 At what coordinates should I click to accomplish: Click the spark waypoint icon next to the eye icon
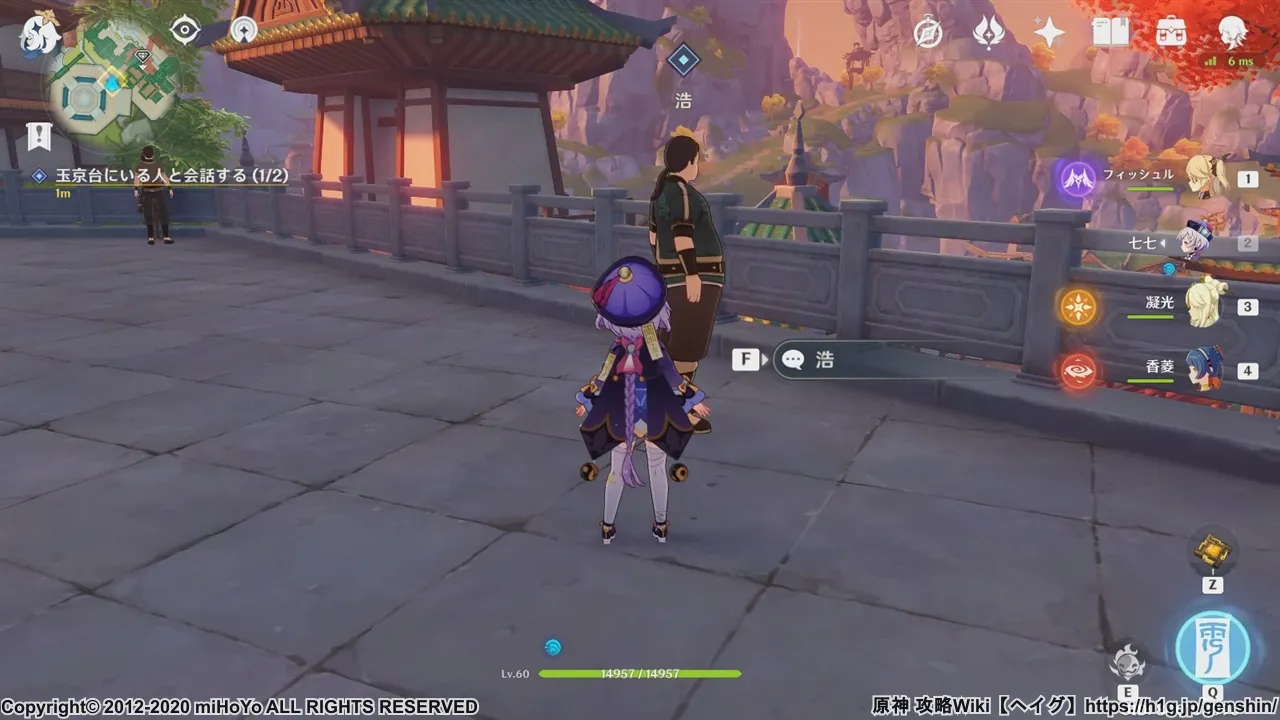tap(245, 29)
